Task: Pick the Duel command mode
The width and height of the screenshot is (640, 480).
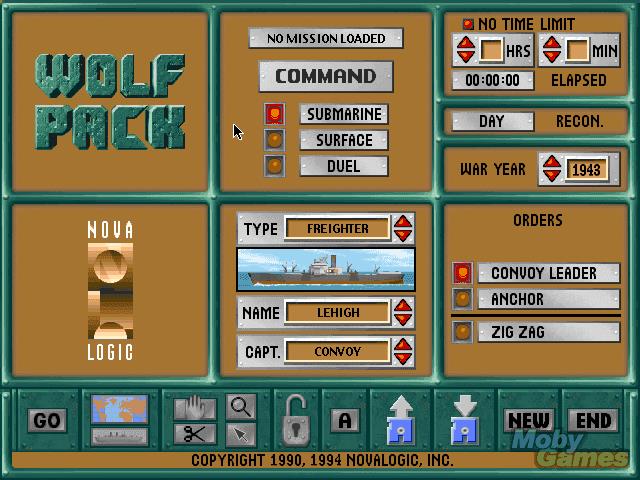Action: coord(275,166)
